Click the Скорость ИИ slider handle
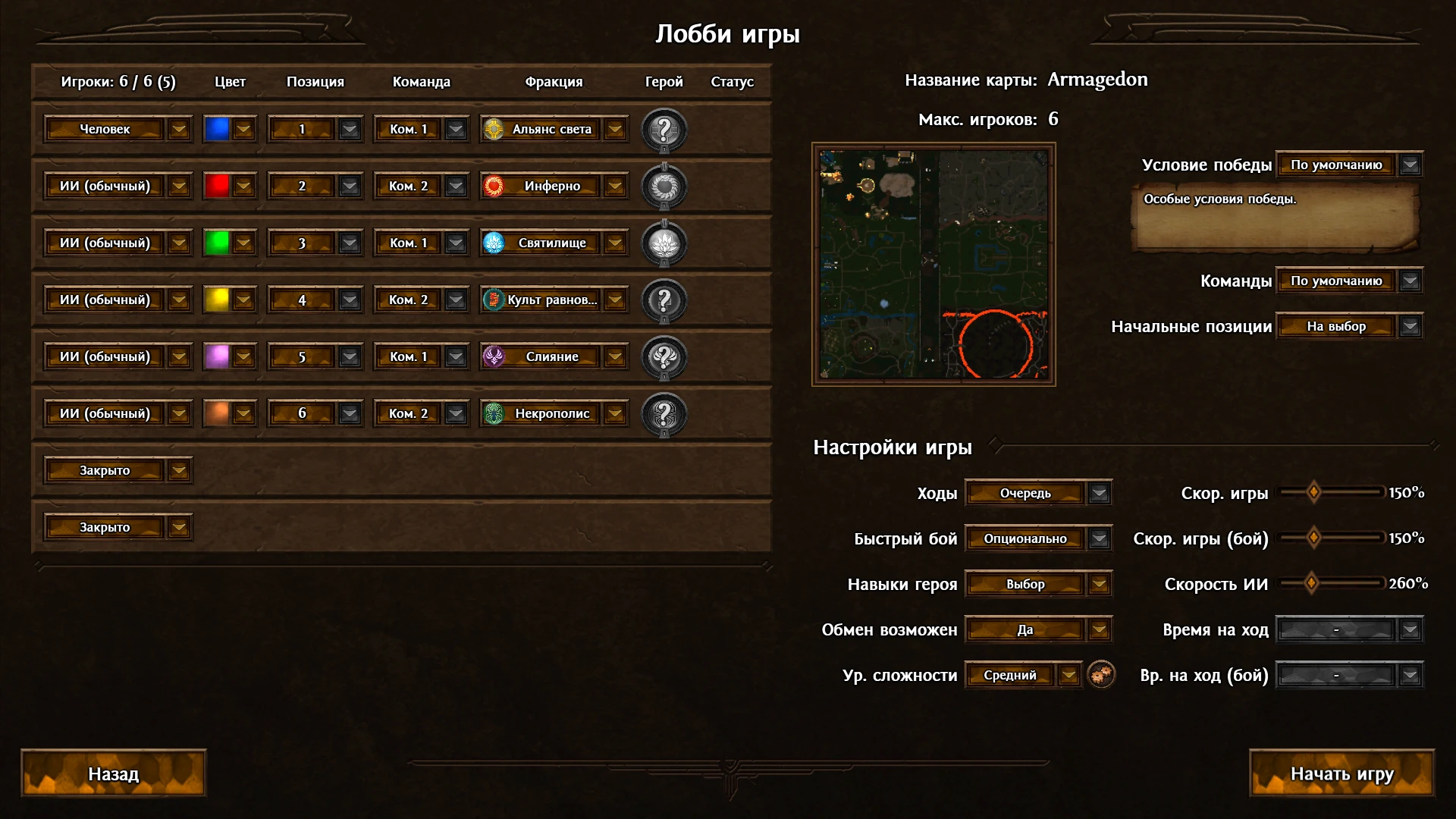1456x819 pixels. [1310, 584]
